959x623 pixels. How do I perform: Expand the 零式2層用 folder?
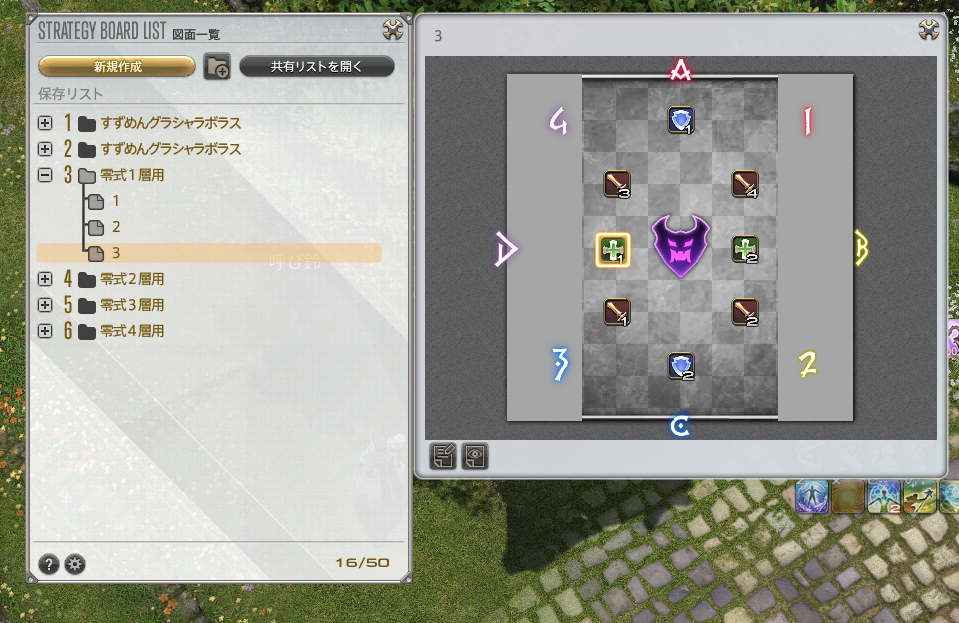(x=44, y=279)
